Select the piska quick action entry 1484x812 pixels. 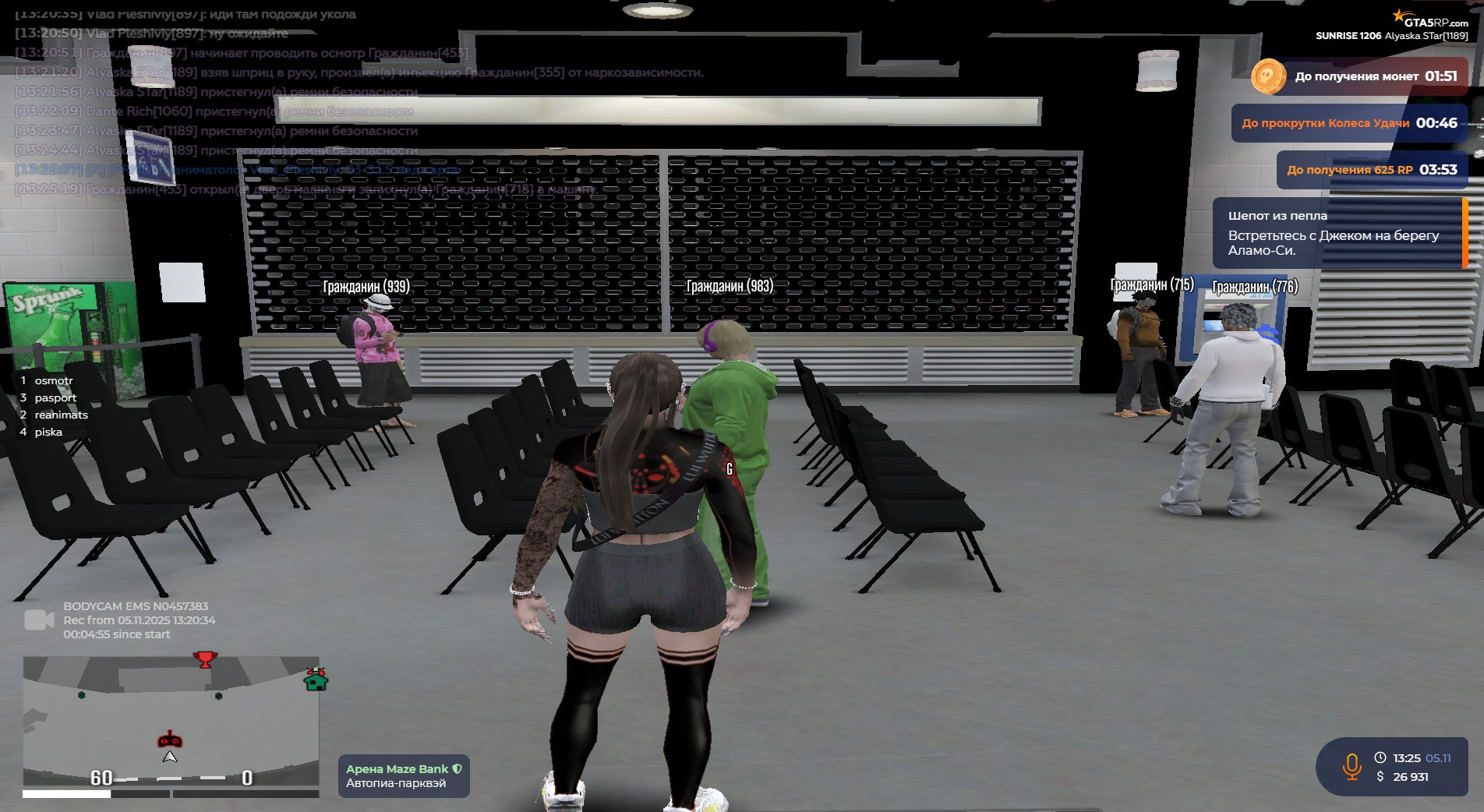(x=48, y=432)
